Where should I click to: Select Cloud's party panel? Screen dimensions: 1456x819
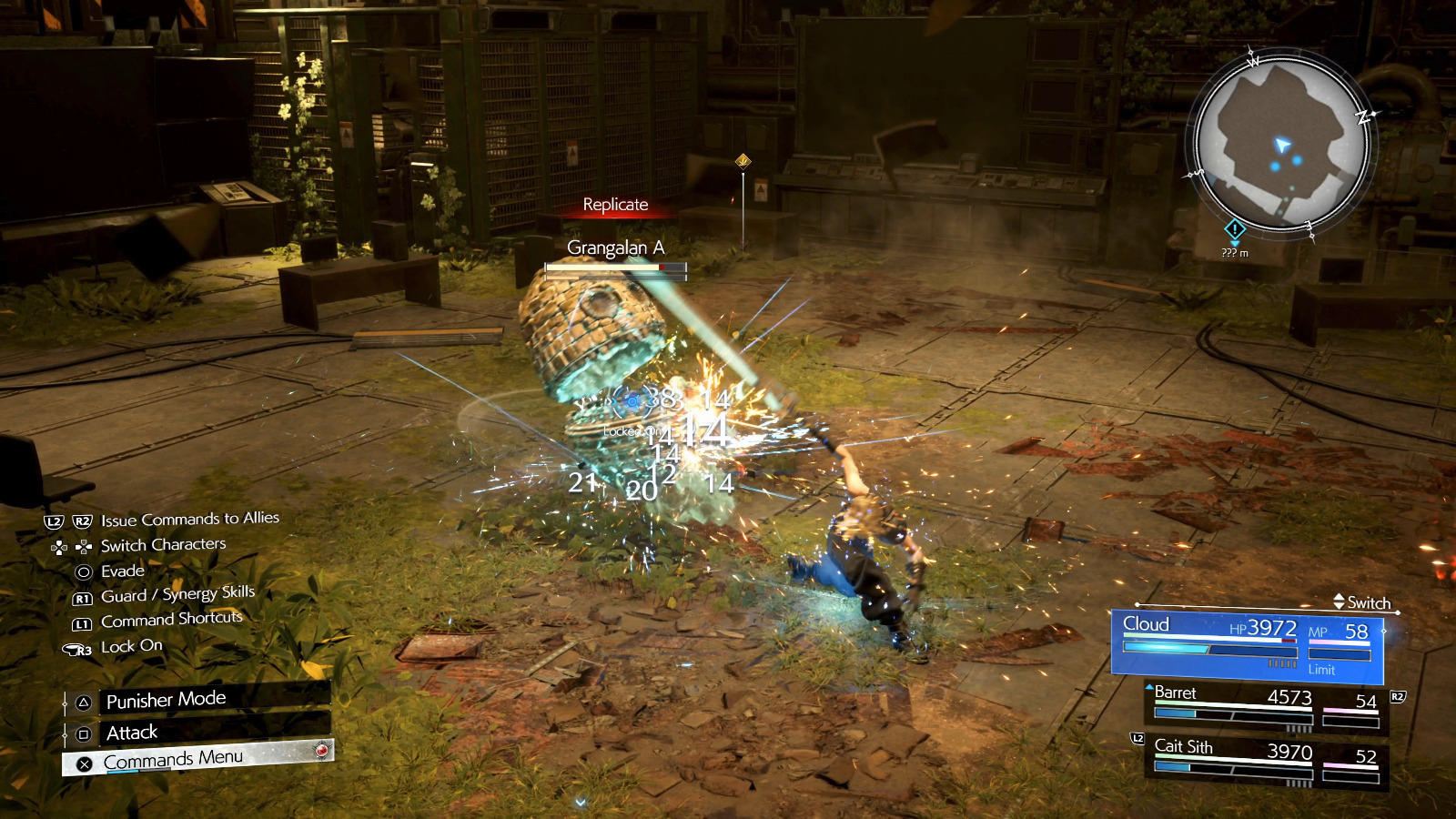(x=1247, y=645)
